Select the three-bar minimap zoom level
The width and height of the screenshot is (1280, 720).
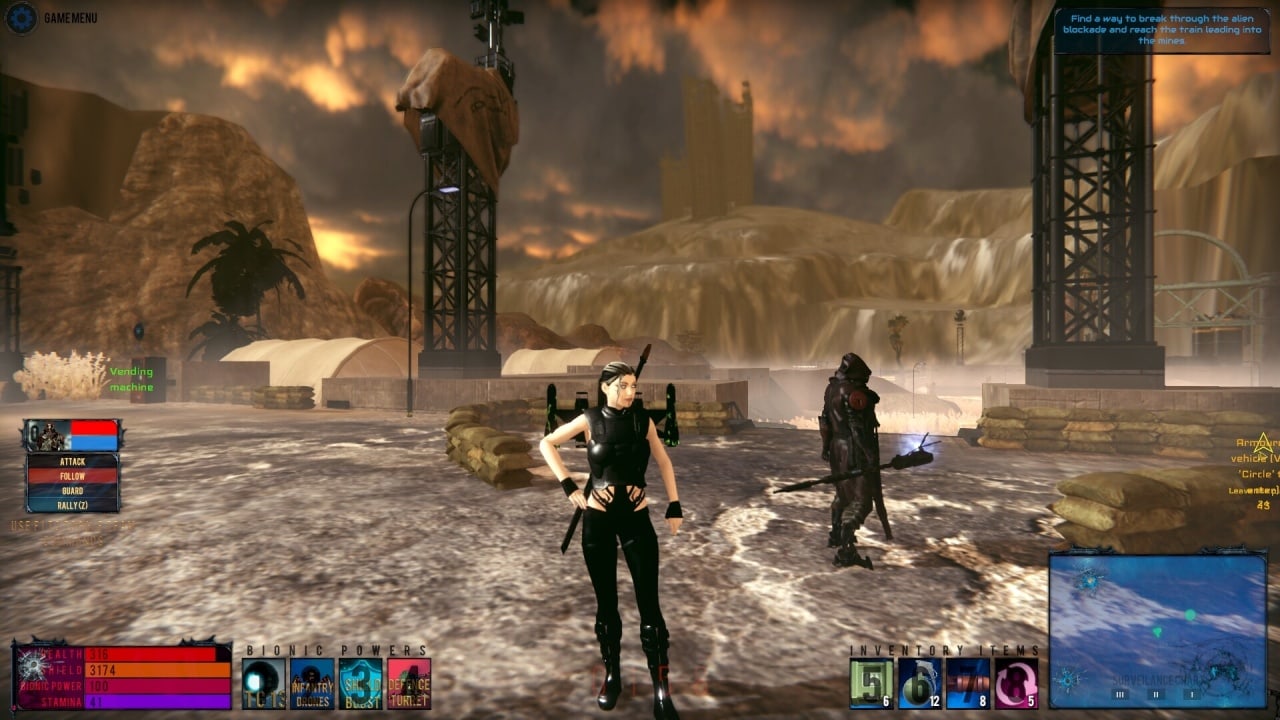[1121, 694]
